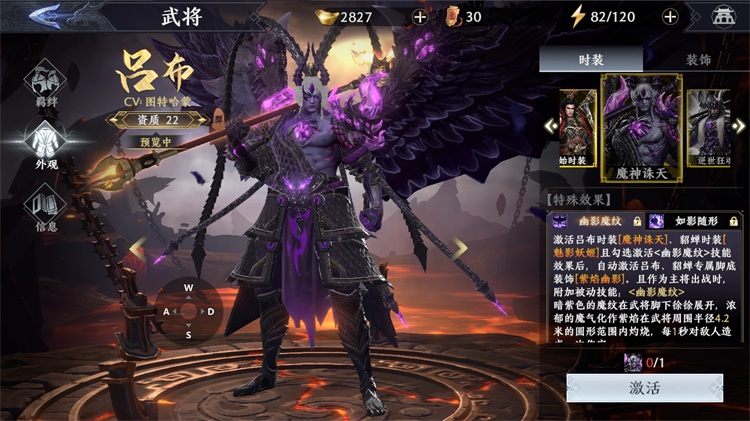This screenshot has width=750, height=421.
Task: Click the 资质 22 aptitude badge
Action: [x=156, y=119]
